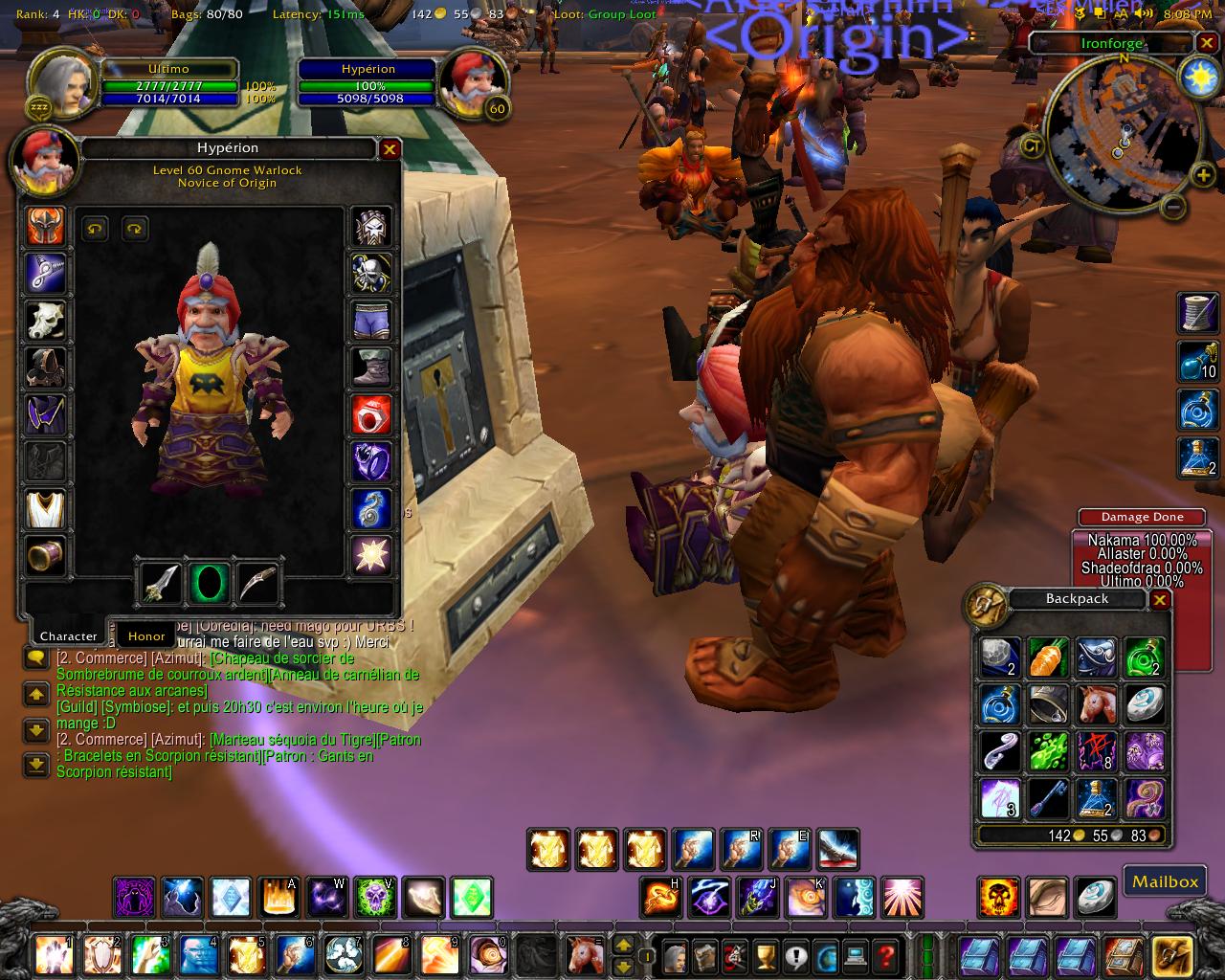Select the blue key in Backpack

(1048, 798)
